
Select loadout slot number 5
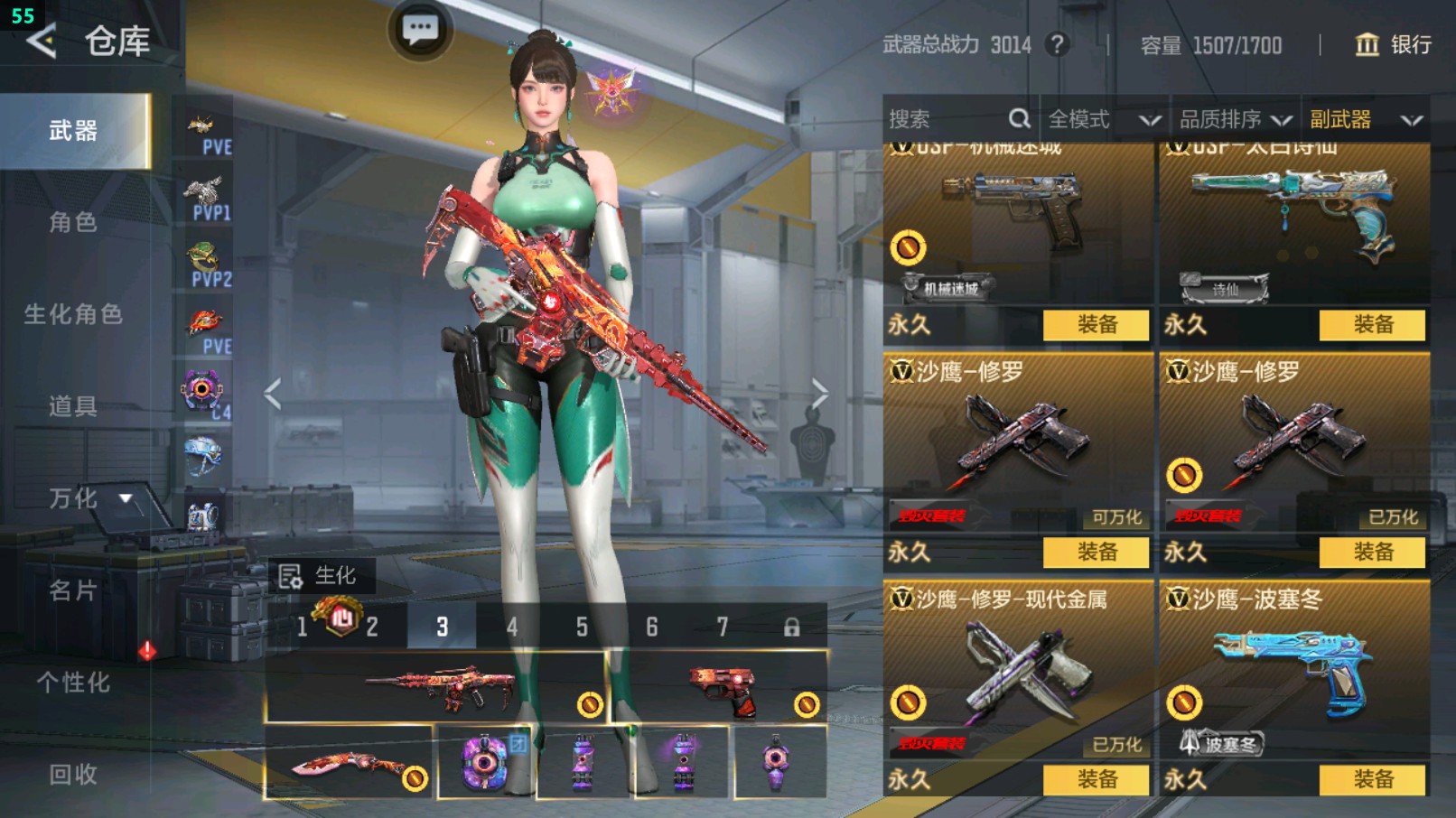(582, 627)
